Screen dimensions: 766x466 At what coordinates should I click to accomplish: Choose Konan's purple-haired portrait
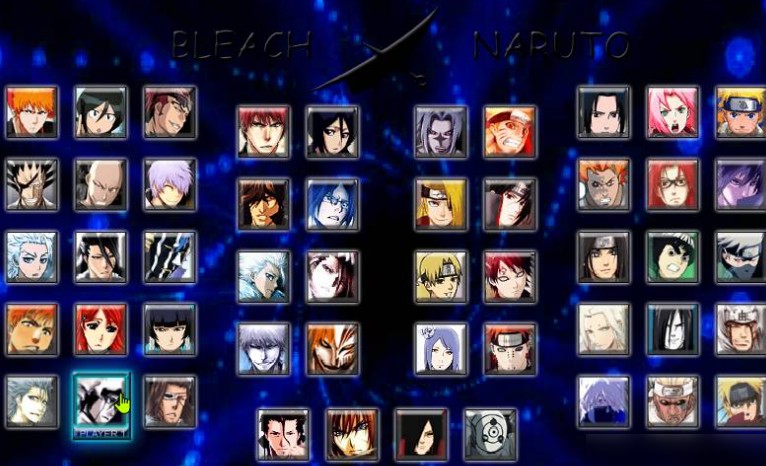(441, 348)
